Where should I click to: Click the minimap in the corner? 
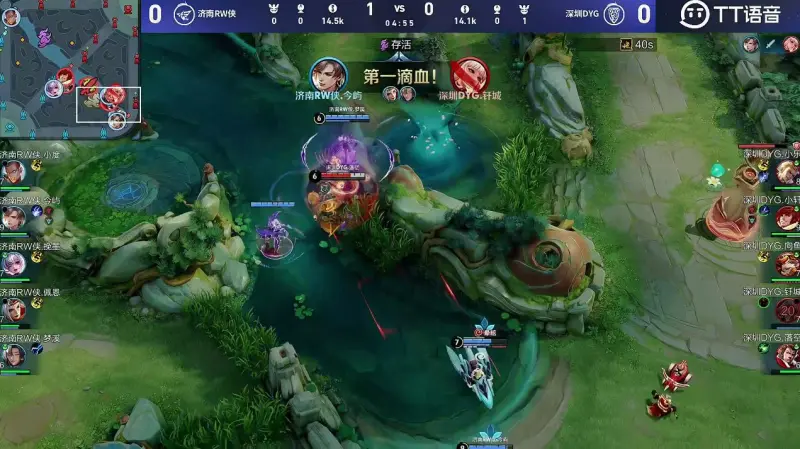70,68
